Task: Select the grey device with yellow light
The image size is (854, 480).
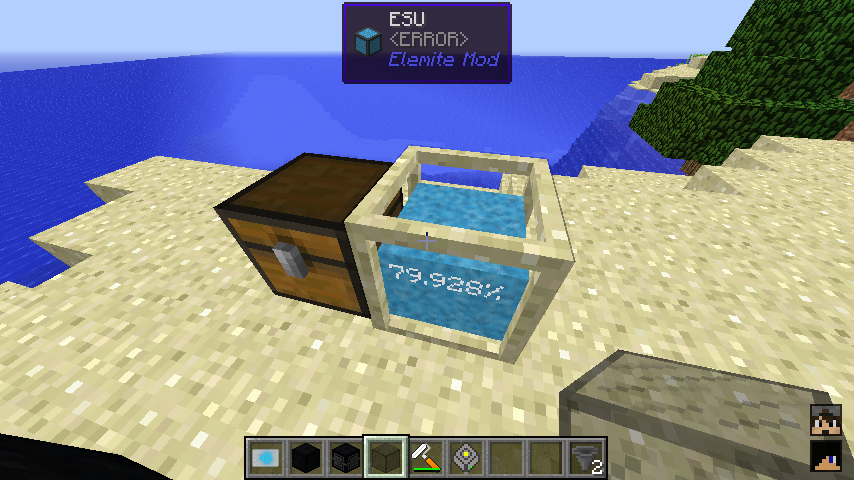Action: (465, 457)
